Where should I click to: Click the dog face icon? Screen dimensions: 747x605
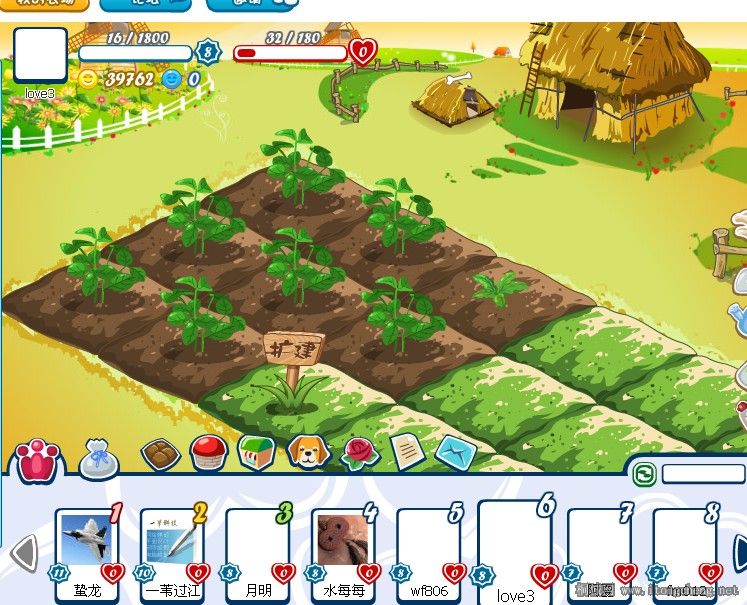(308, 452)
